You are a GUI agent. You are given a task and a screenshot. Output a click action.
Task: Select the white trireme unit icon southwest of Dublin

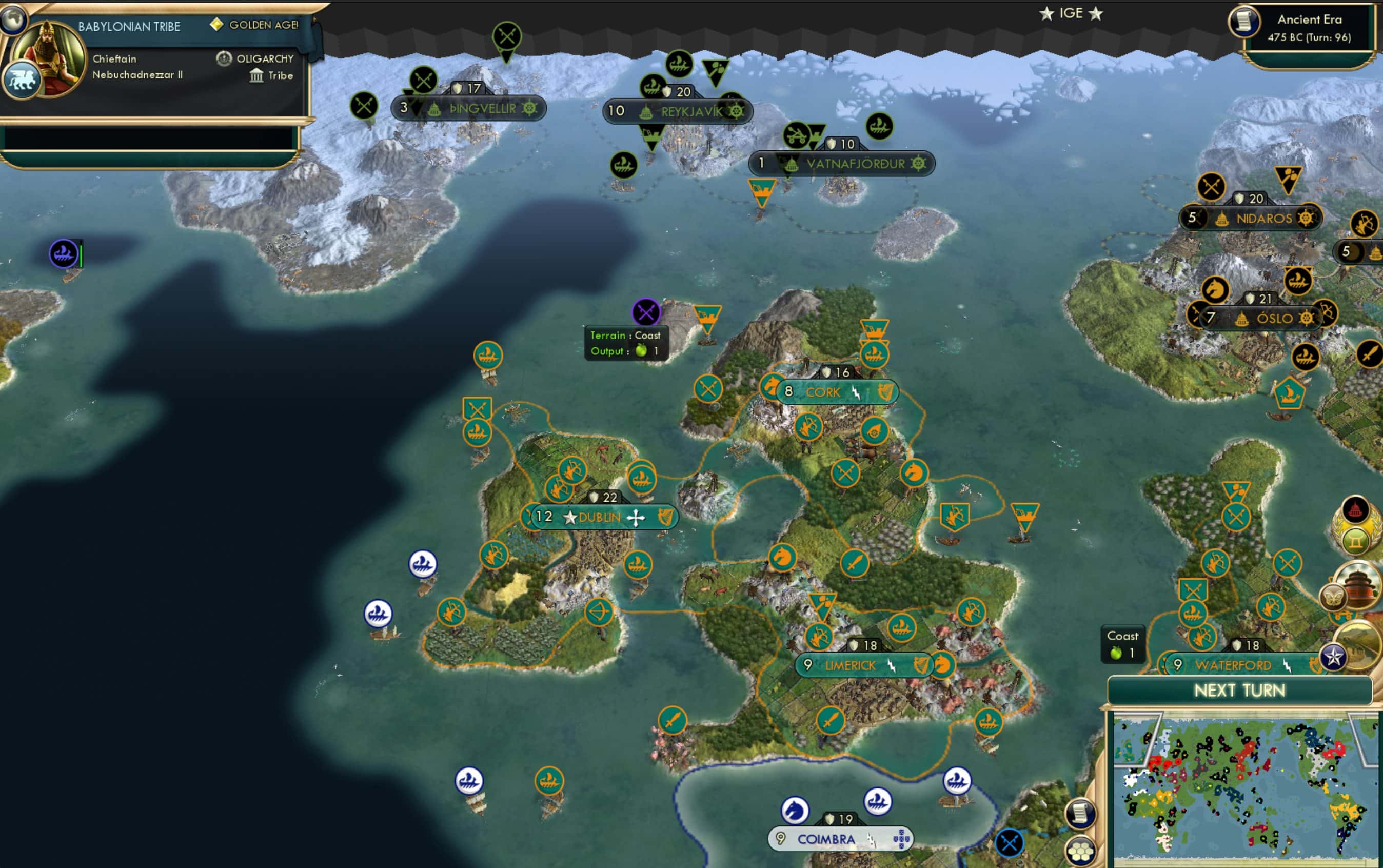[423, 564]
